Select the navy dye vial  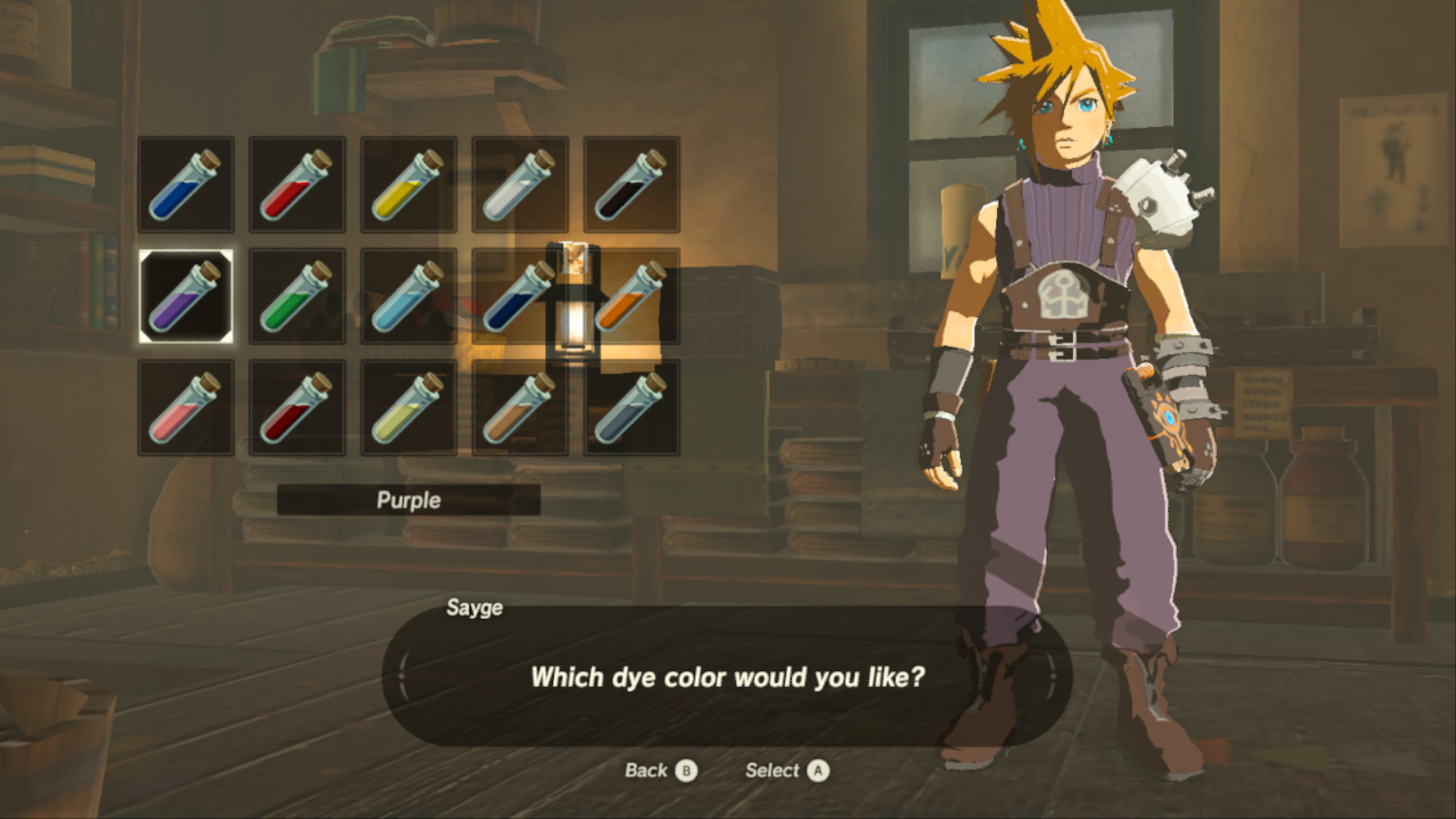(x=520, y=296)
